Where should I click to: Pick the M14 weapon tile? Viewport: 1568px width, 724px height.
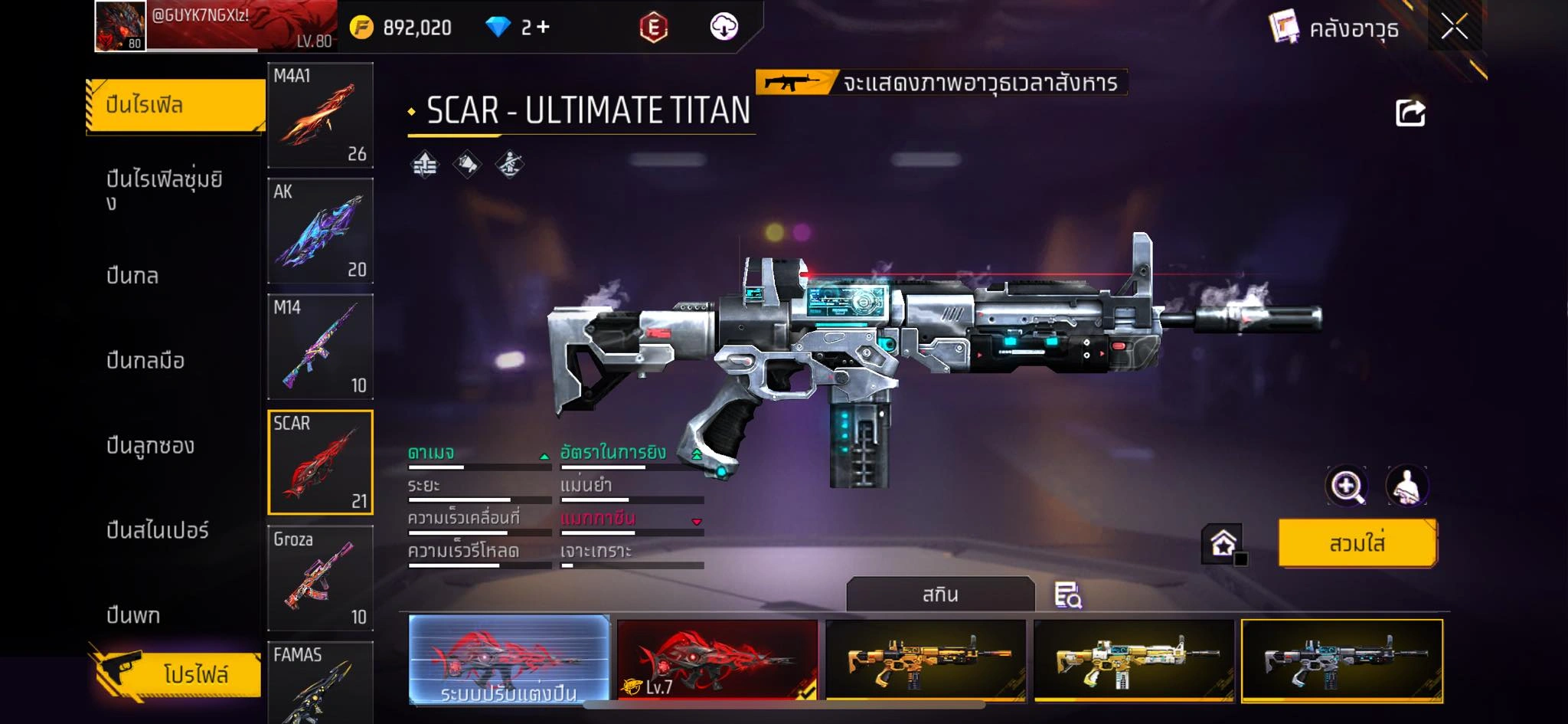[x=320, y=346]
